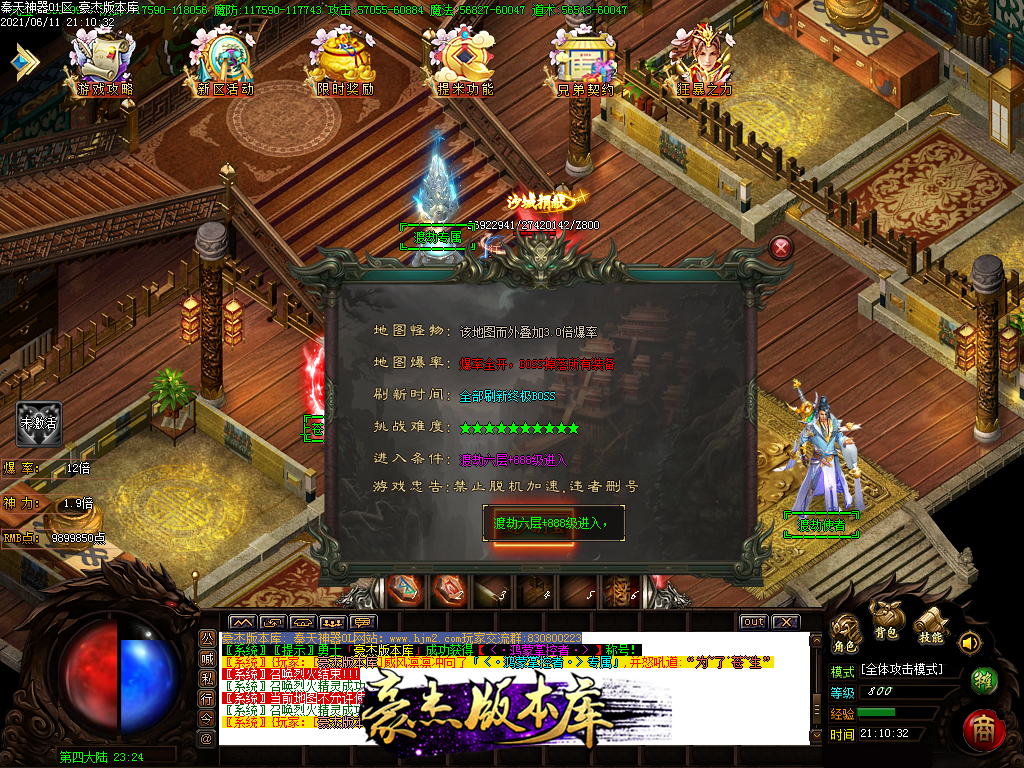Toggle the sound speaker button
The width and height of the screenshot is (1024, 768).
968,641
